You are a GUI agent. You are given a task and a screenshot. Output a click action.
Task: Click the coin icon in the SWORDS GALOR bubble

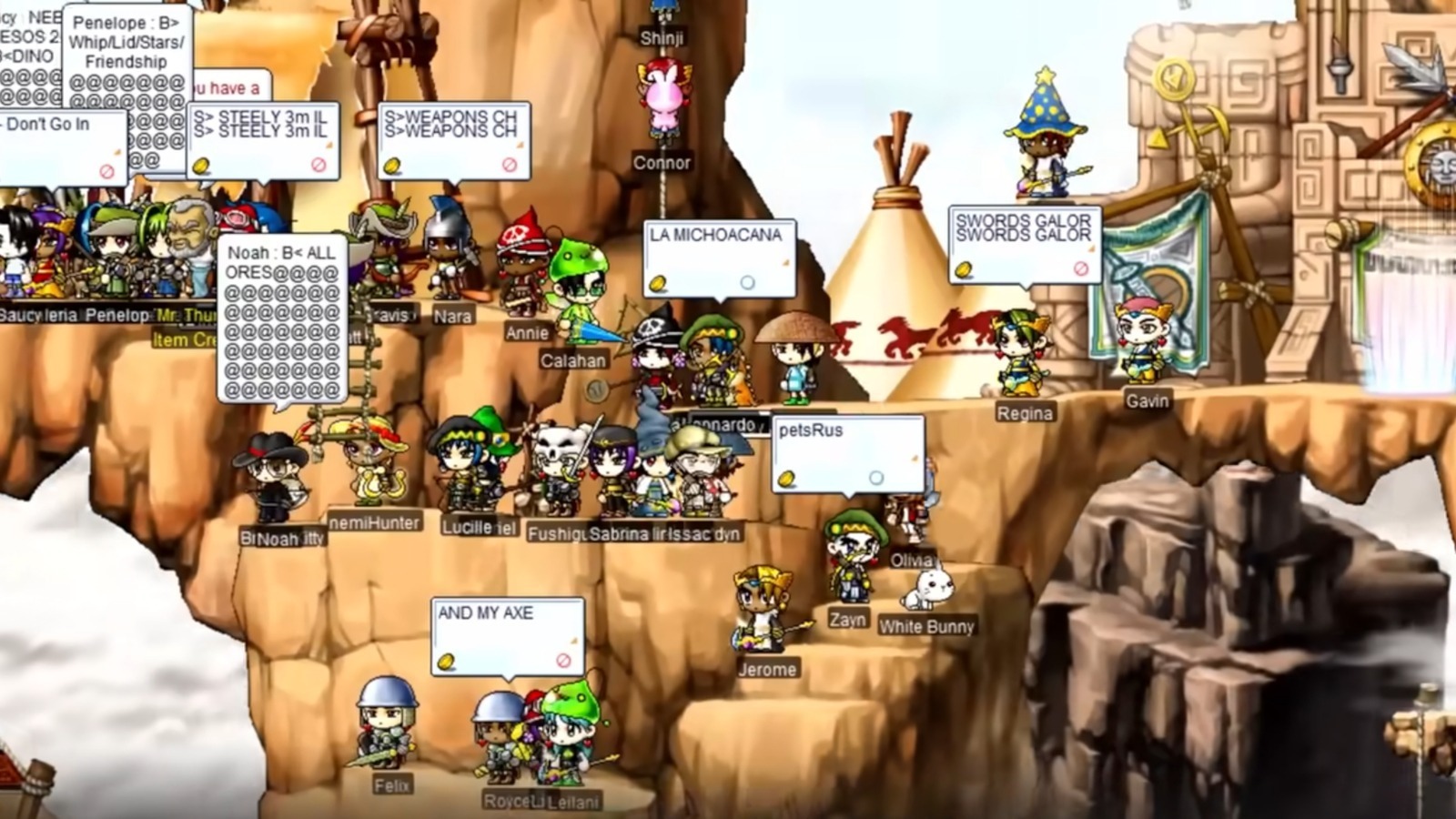pos(964,268)
